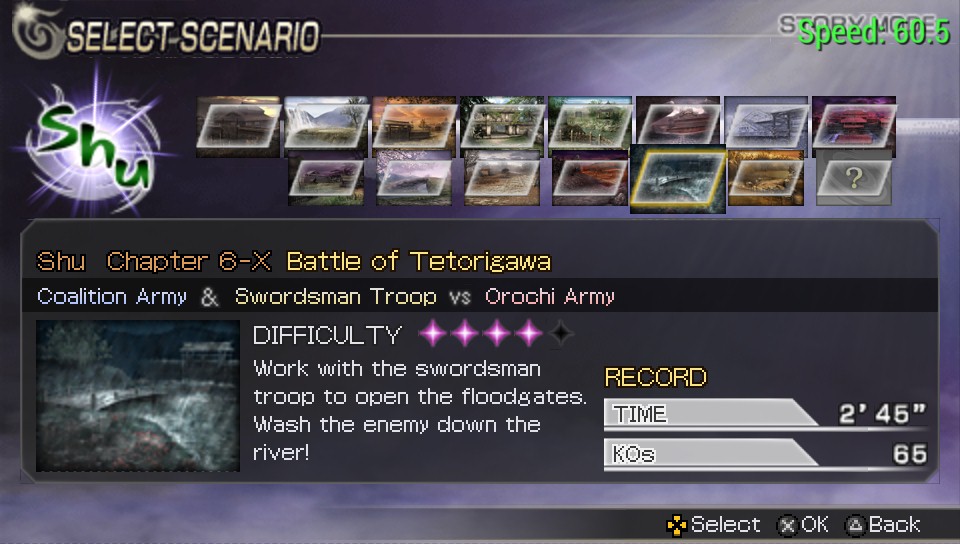The width and height of the screenshot is (960, 544).
Task: Select the highlighted Battle of Tetorigawa thumbnail
Action: [x=678, y=180]
